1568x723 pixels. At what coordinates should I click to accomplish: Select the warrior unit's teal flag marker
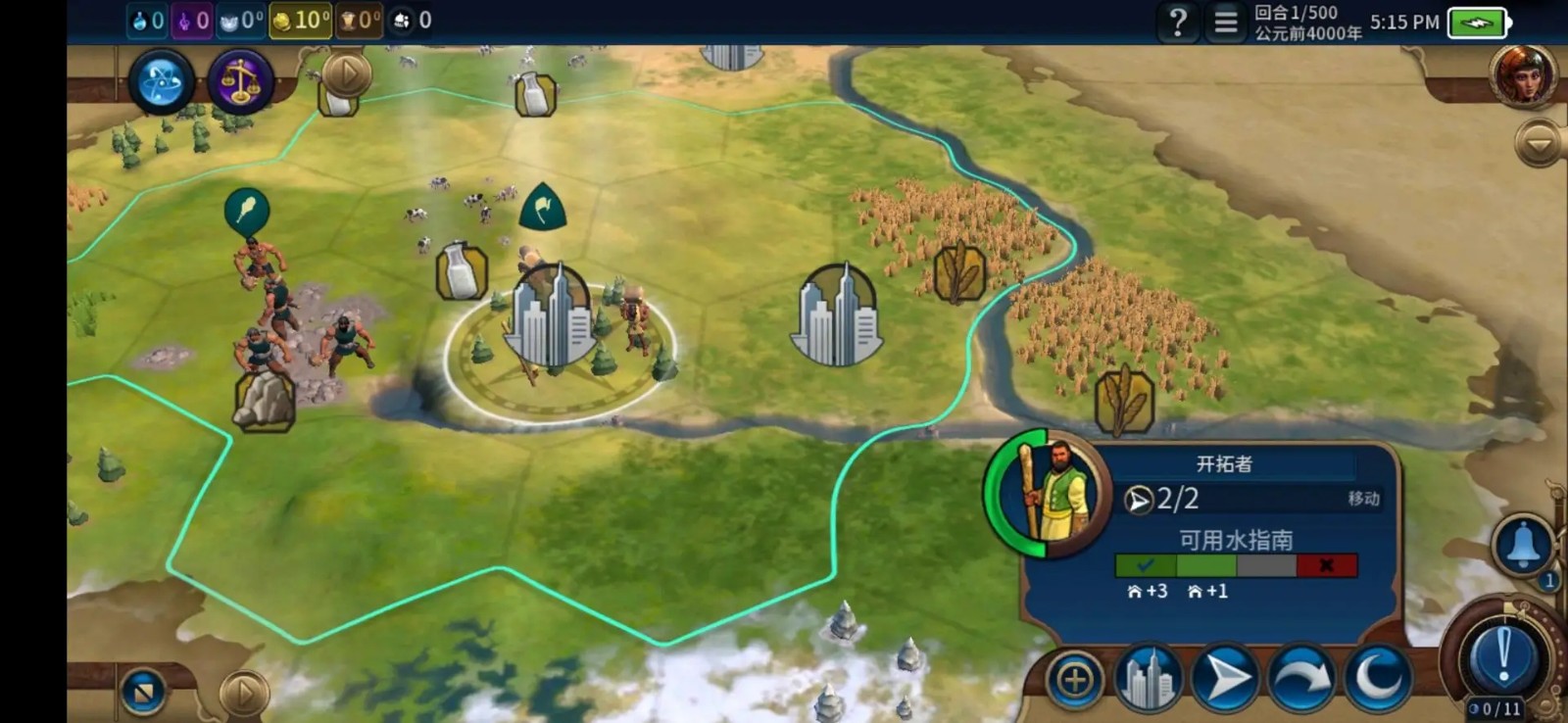(x=246, y=210)
